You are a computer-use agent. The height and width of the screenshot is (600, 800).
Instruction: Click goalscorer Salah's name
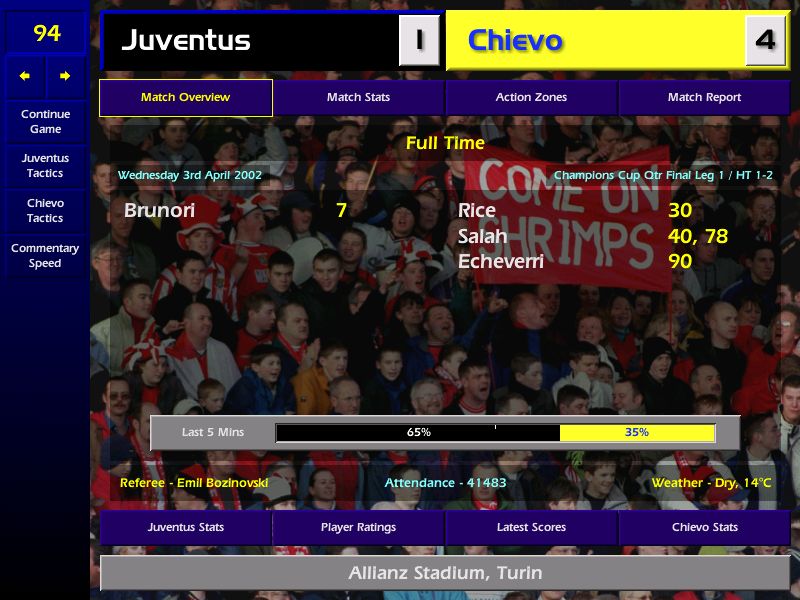[x=482, y=237]
